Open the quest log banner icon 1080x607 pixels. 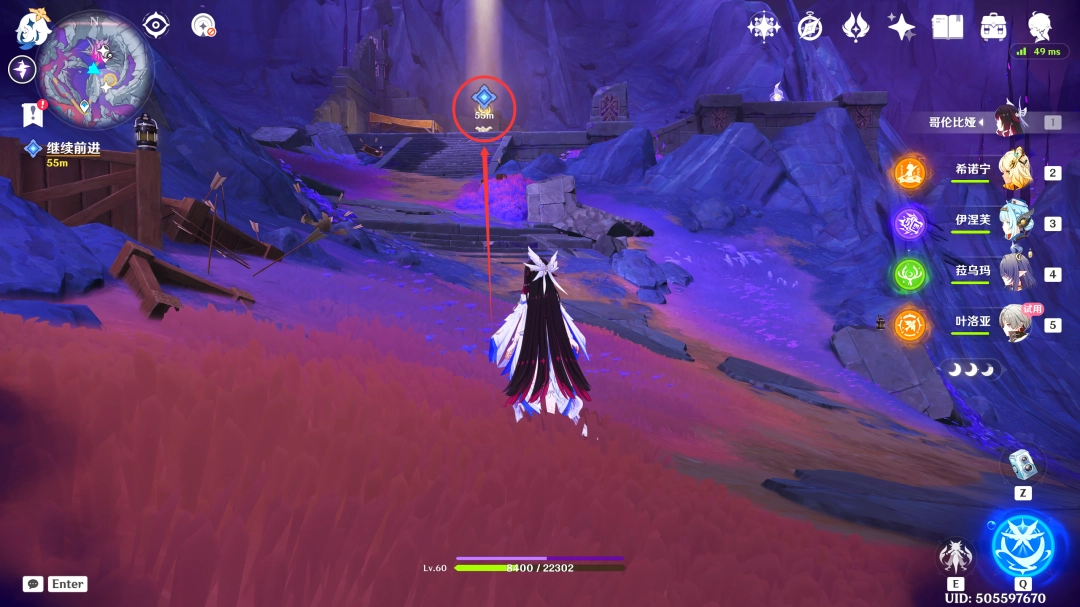point(33,115)
